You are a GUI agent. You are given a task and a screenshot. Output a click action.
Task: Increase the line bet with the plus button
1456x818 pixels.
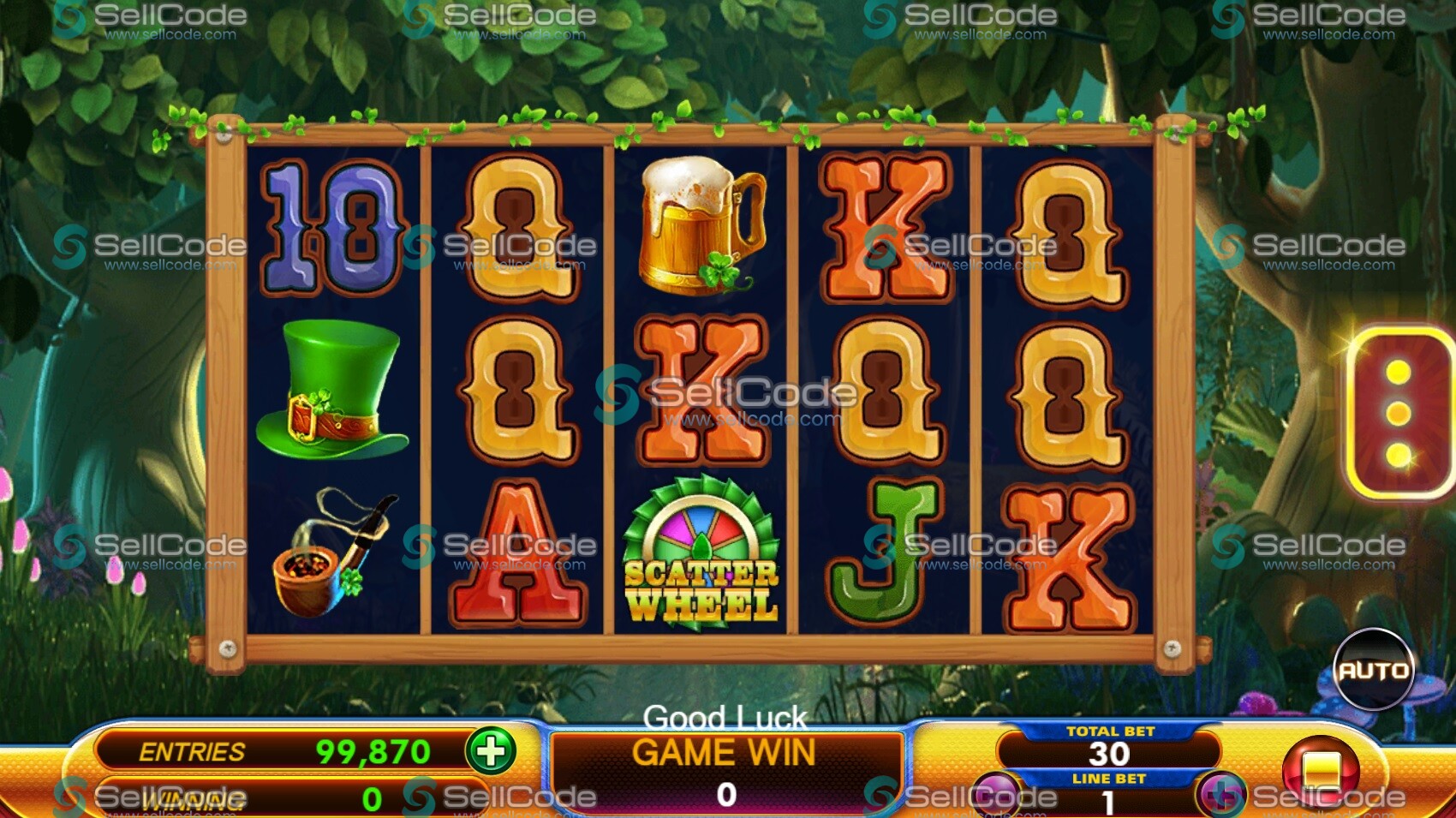coord(1220,795)
